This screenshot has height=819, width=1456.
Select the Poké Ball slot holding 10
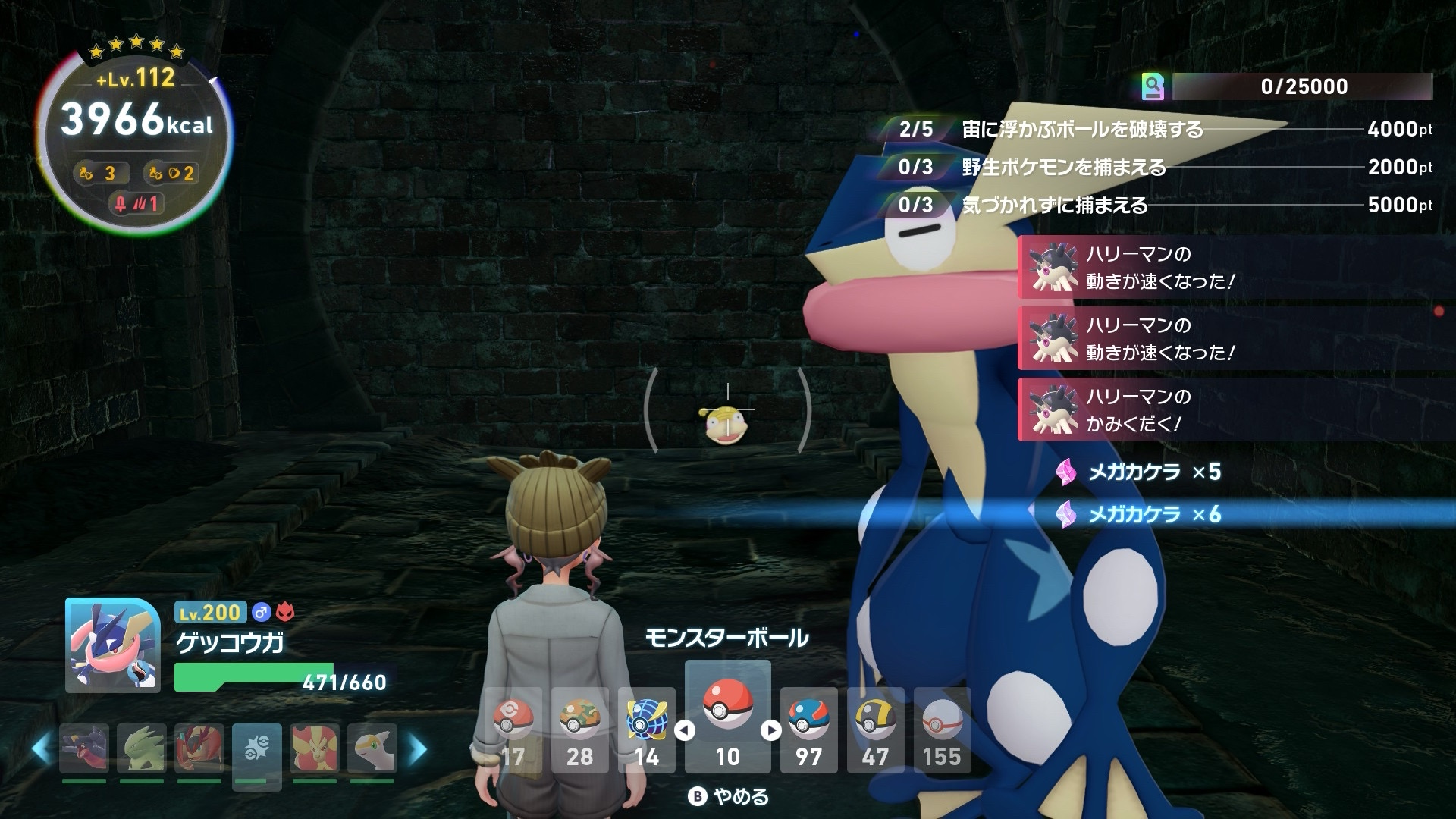(x=727, y=717)
